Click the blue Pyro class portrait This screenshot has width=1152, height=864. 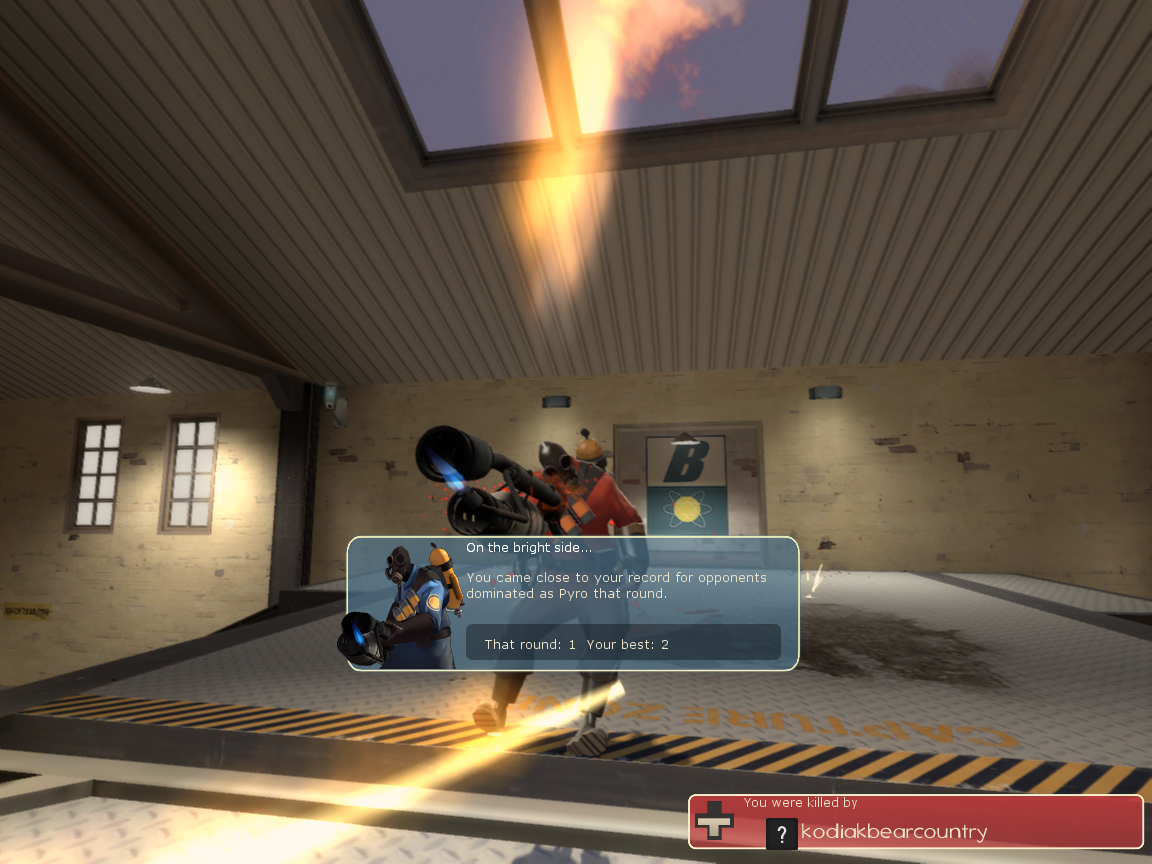click(x=401, y=606)
